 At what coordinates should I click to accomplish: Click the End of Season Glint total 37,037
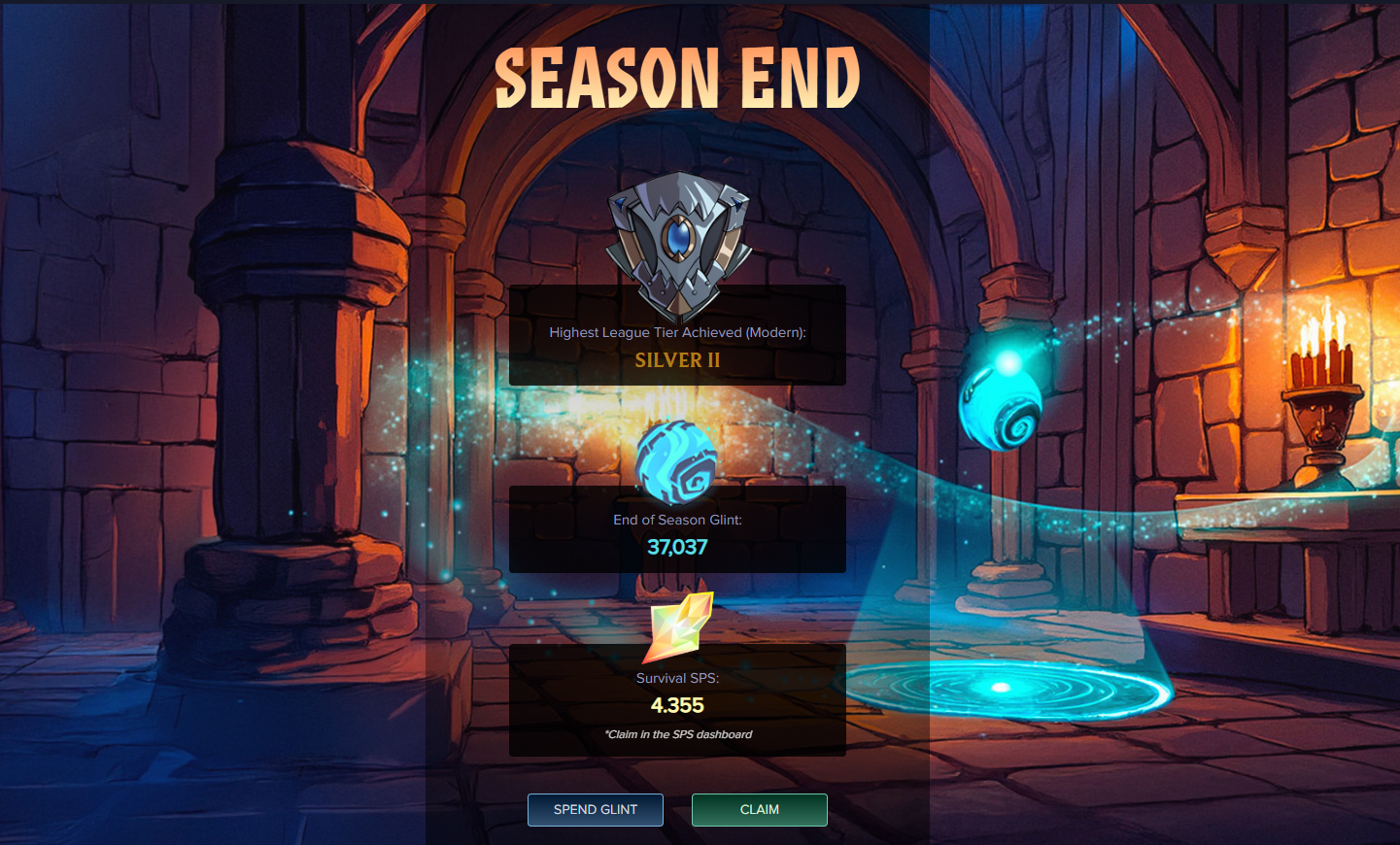click(677, 546)
